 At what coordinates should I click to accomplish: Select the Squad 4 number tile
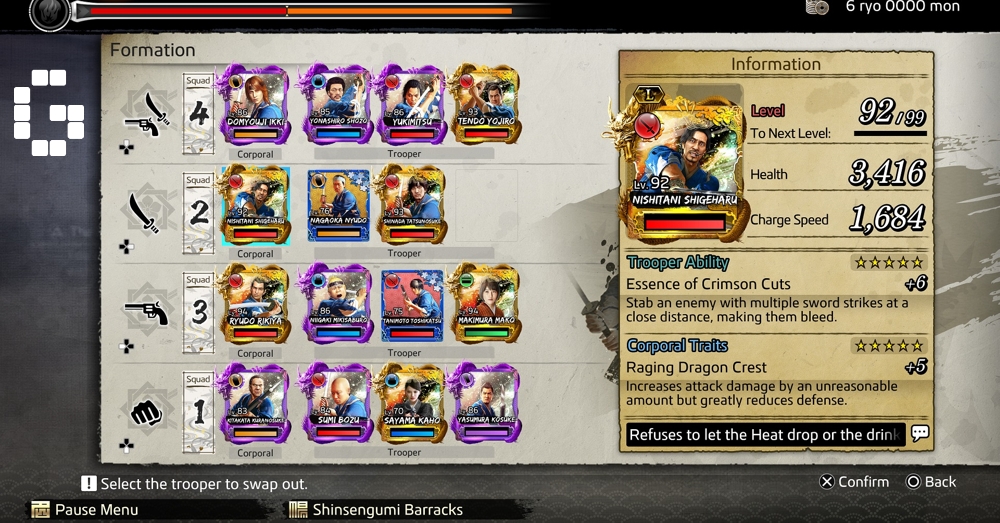[x=199, y=113]
